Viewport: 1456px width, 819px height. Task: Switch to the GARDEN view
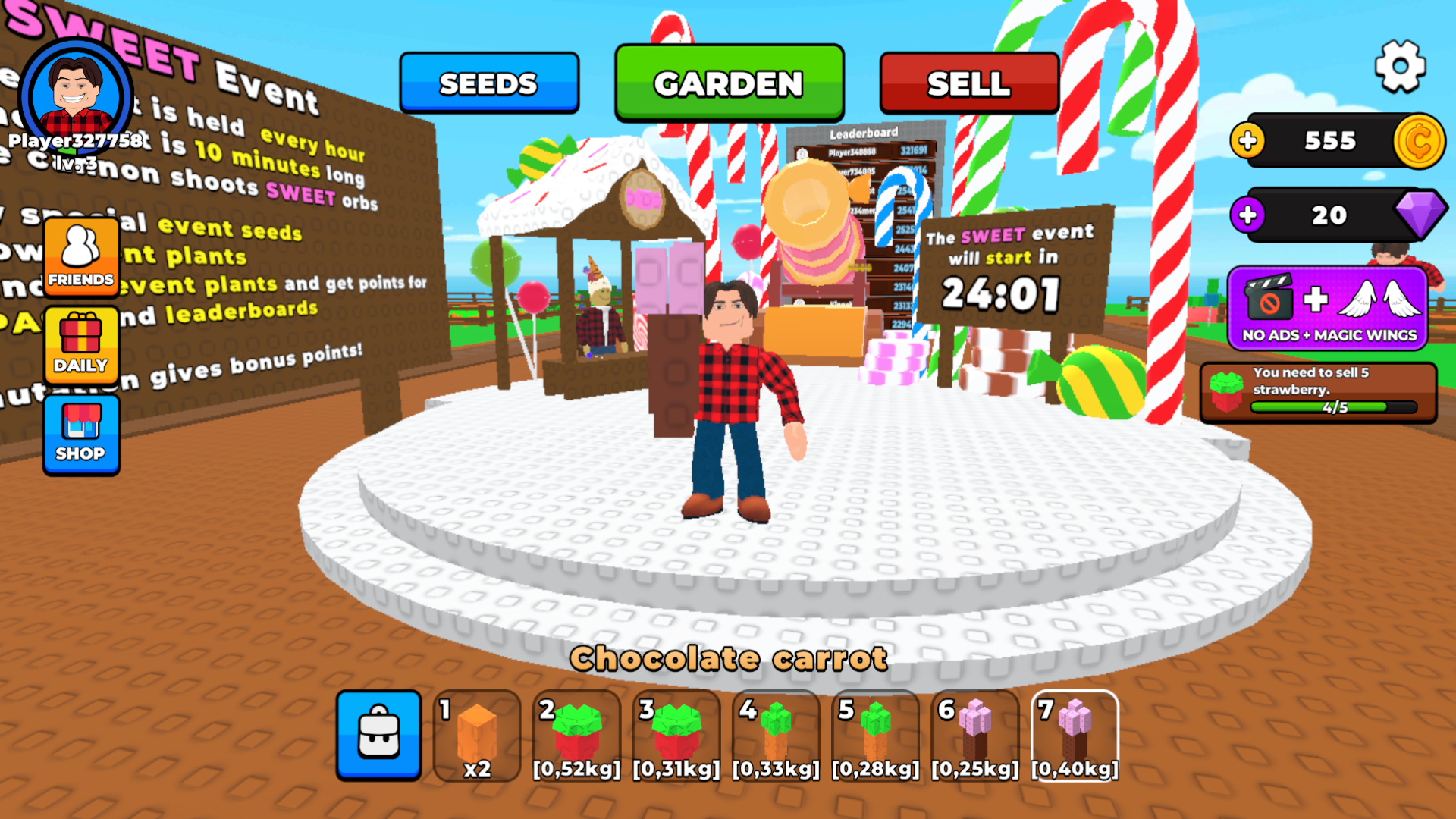pos(729,83)
